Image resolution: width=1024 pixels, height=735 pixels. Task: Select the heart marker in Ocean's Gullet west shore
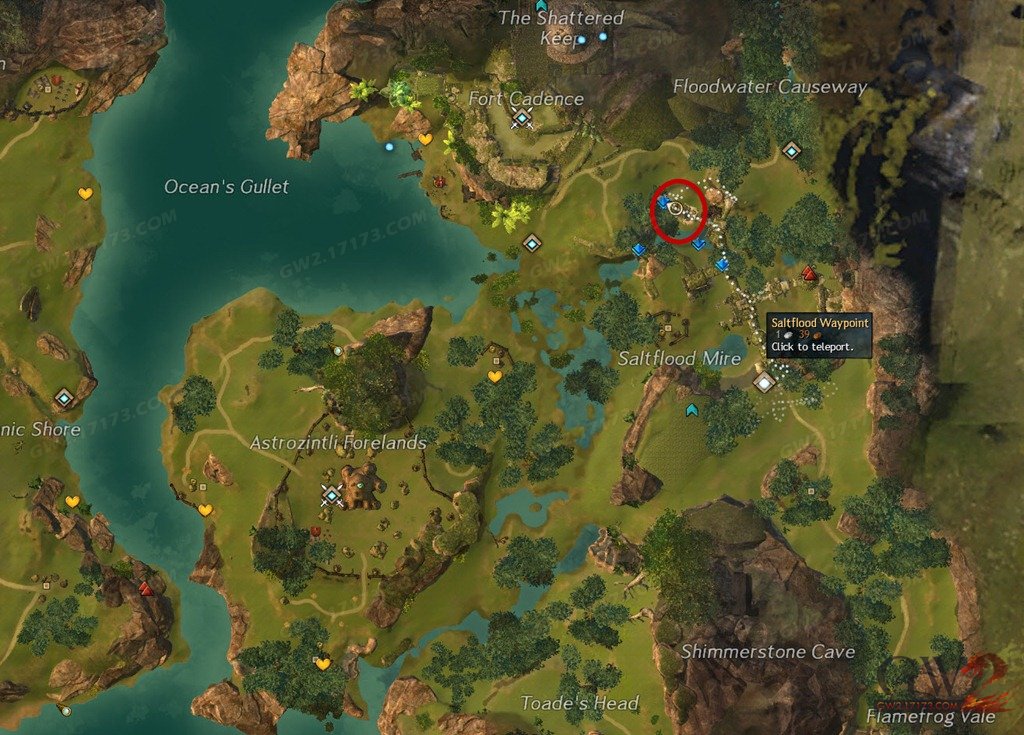[85, 194]
